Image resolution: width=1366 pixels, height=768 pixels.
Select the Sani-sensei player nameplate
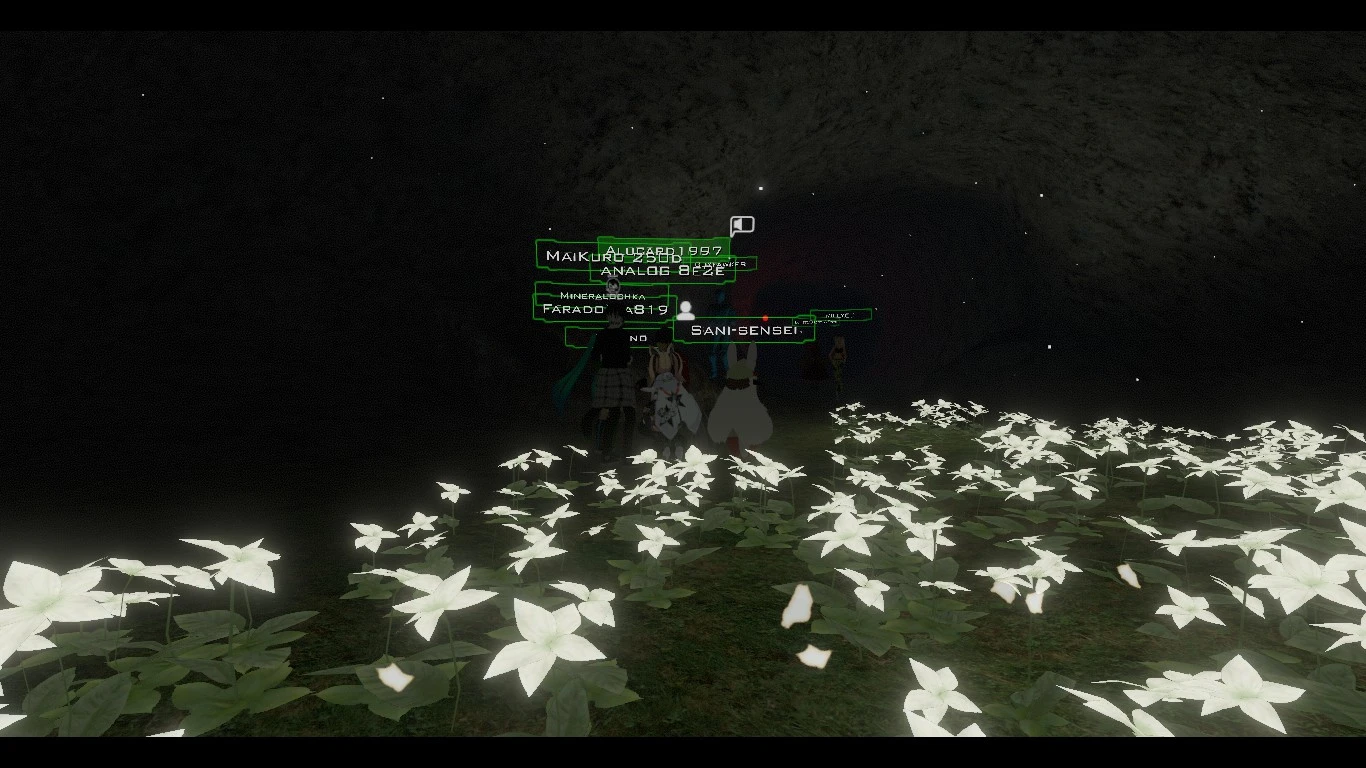click(x=743, y=330)
